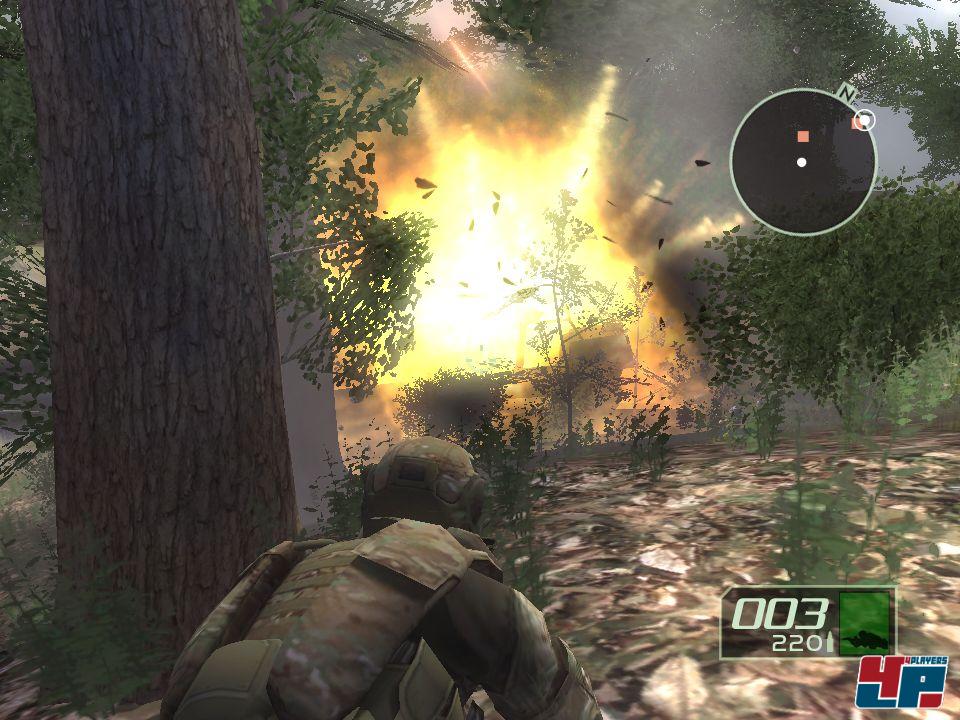Screen dimensions: 960x720
Task: Click the circular radar minimap
Action: (803, 162)
